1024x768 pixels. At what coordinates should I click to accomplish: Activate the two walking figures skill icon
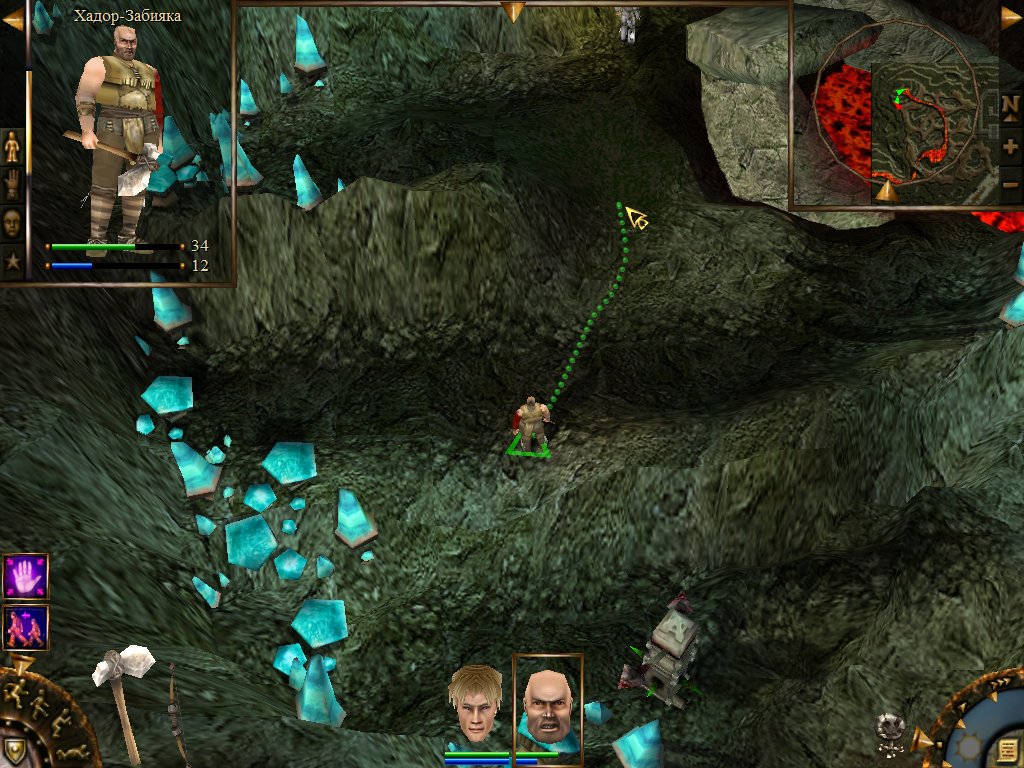click(x=24, y=626)
